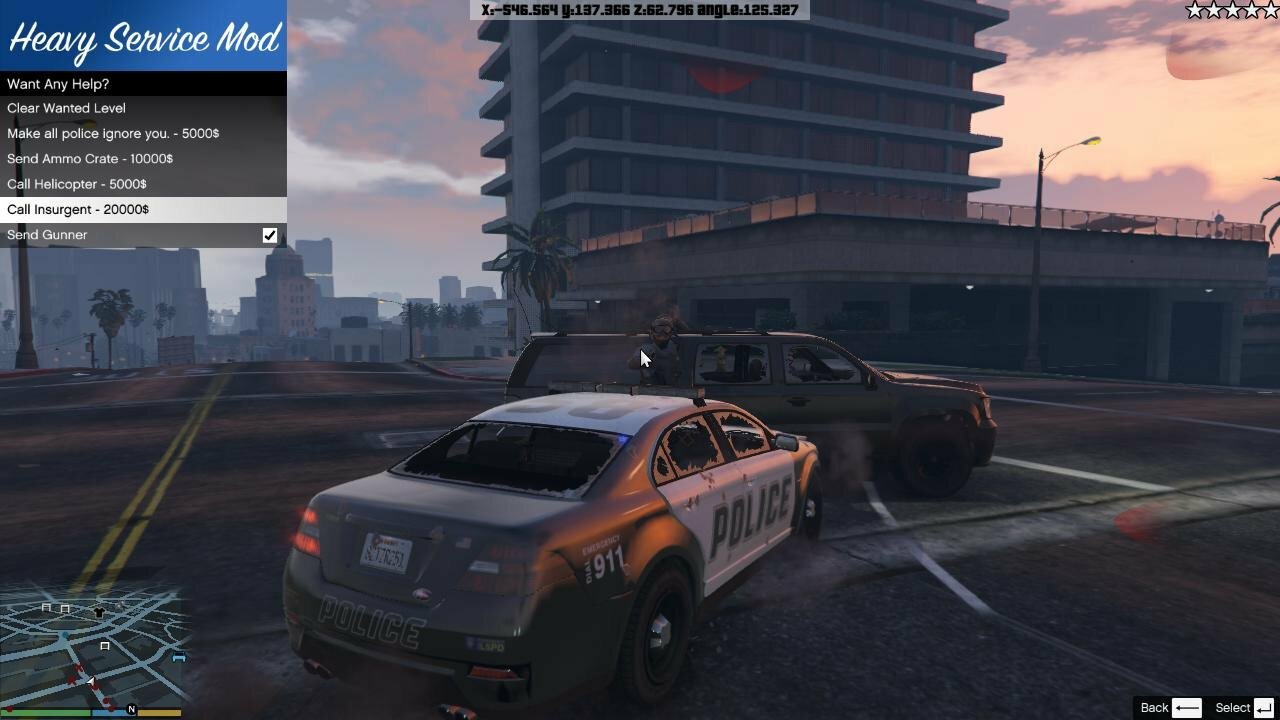Toggle the Send Gunner checkbox
Image resolution: width=1280 pixels, height=720 pixels.
269,235
